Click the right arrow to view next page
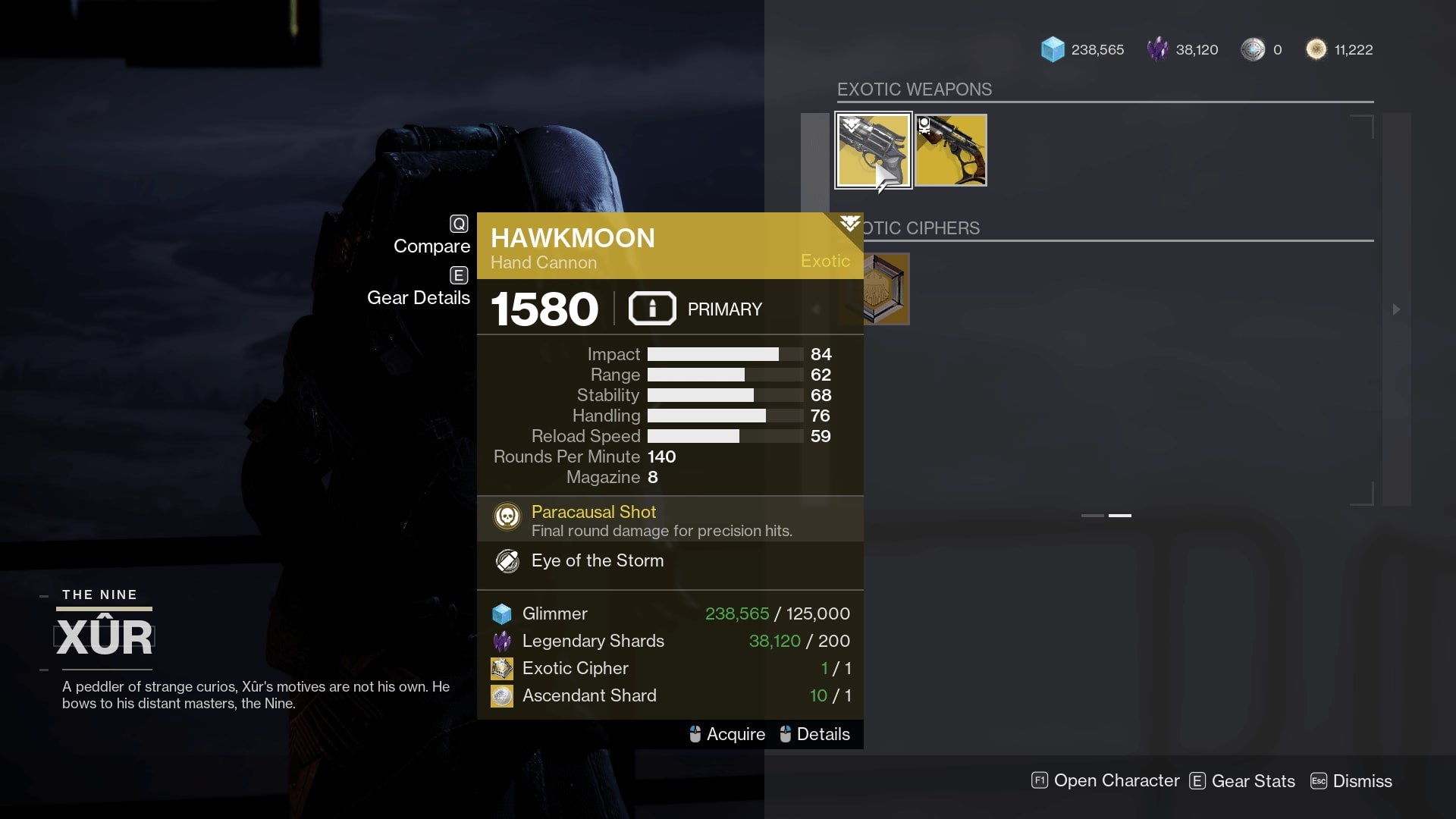1456x819 pixels. 1398,309
